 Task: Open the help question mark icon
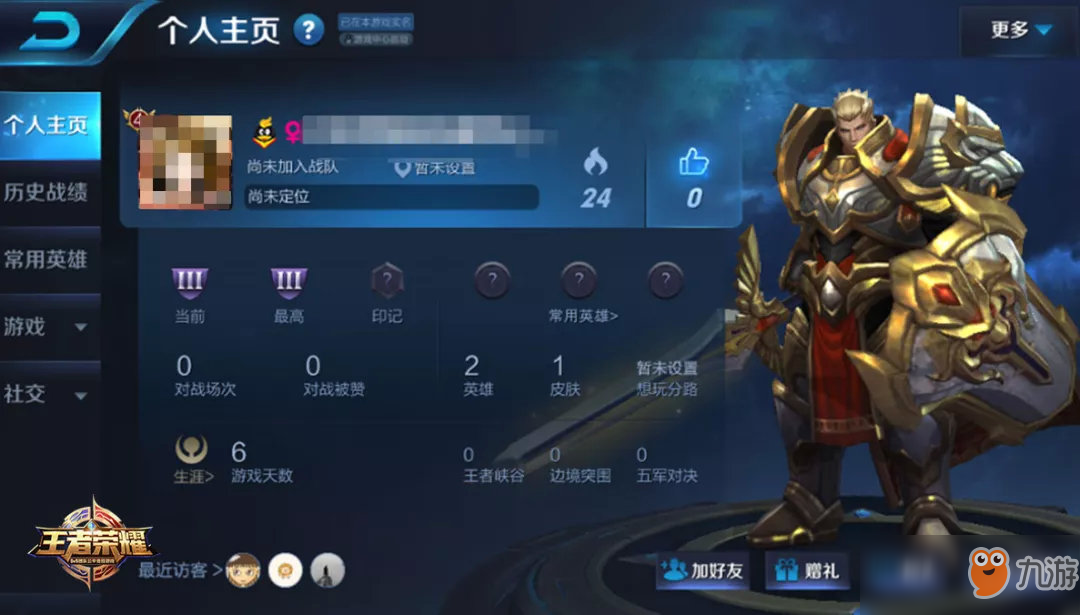pos(309,30)
